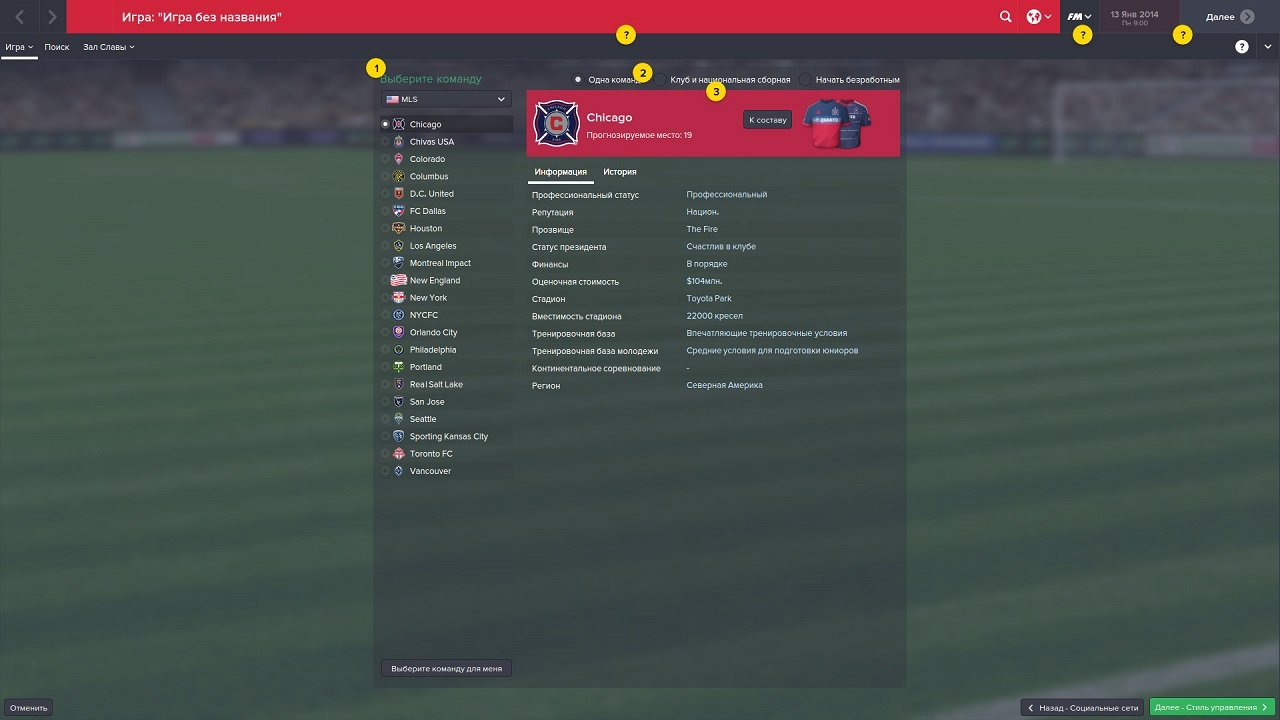Click the Chicago Fire crest in the header
Viewport: 1280px width, 720px height.
(556, 124)
